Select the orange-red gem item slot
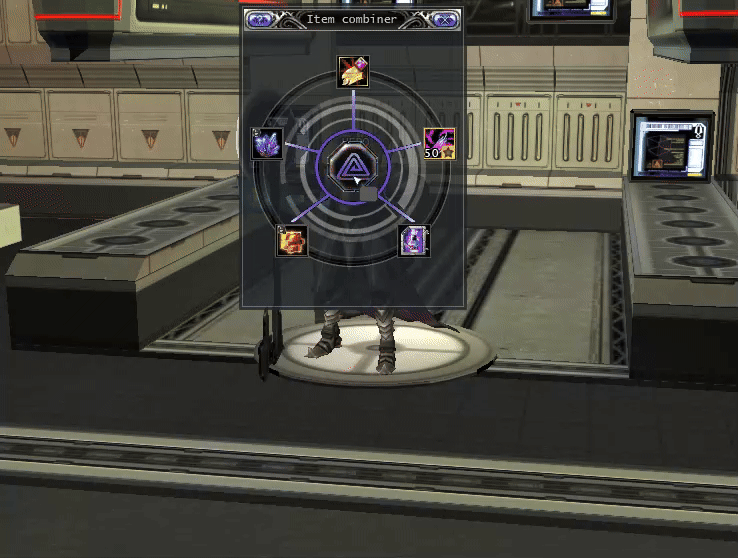This screenshot has height=558, width=738. 292,240
